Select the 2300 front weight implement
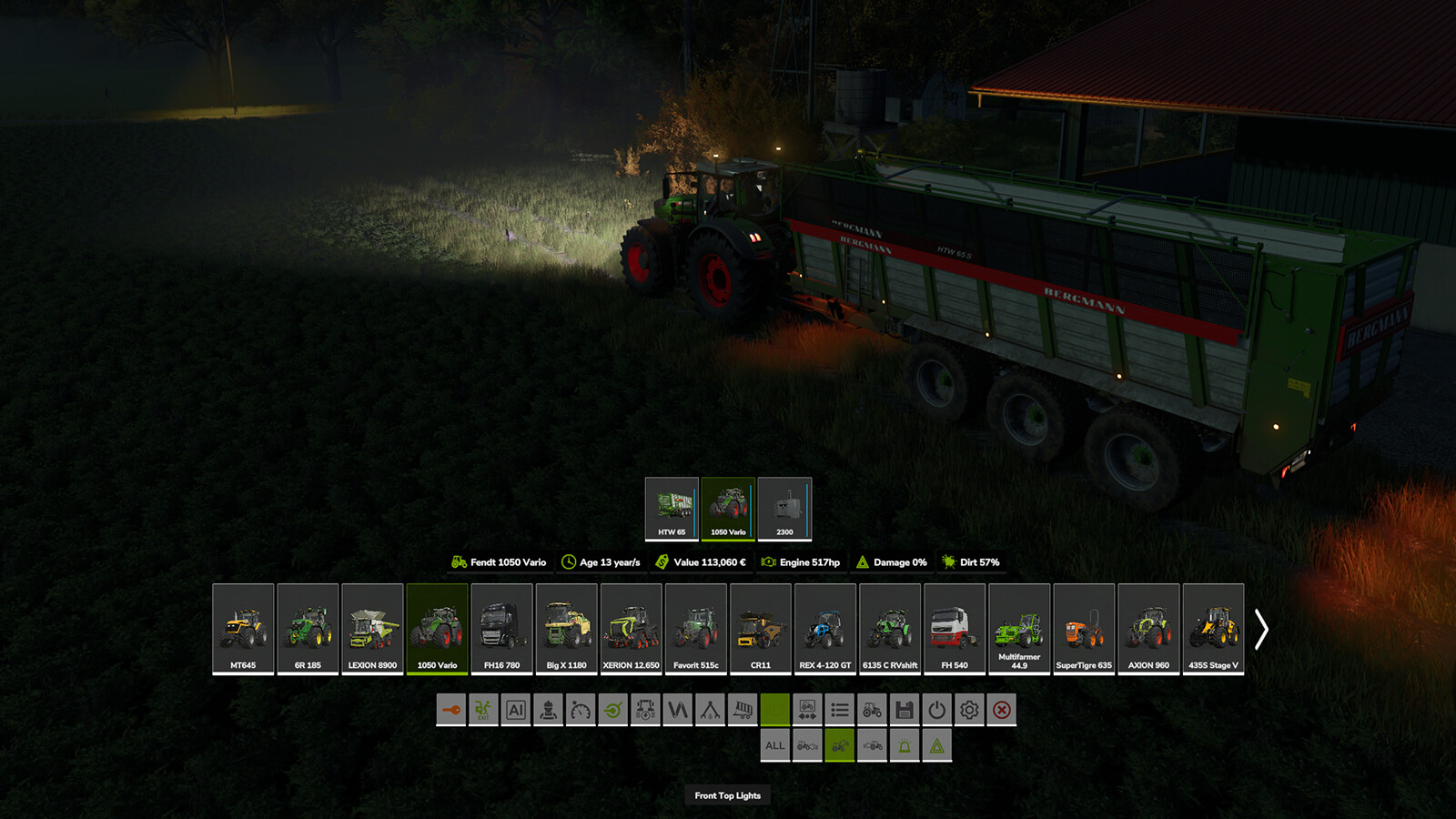Screen dimensions: 1456x819 (x=784, y=508)
